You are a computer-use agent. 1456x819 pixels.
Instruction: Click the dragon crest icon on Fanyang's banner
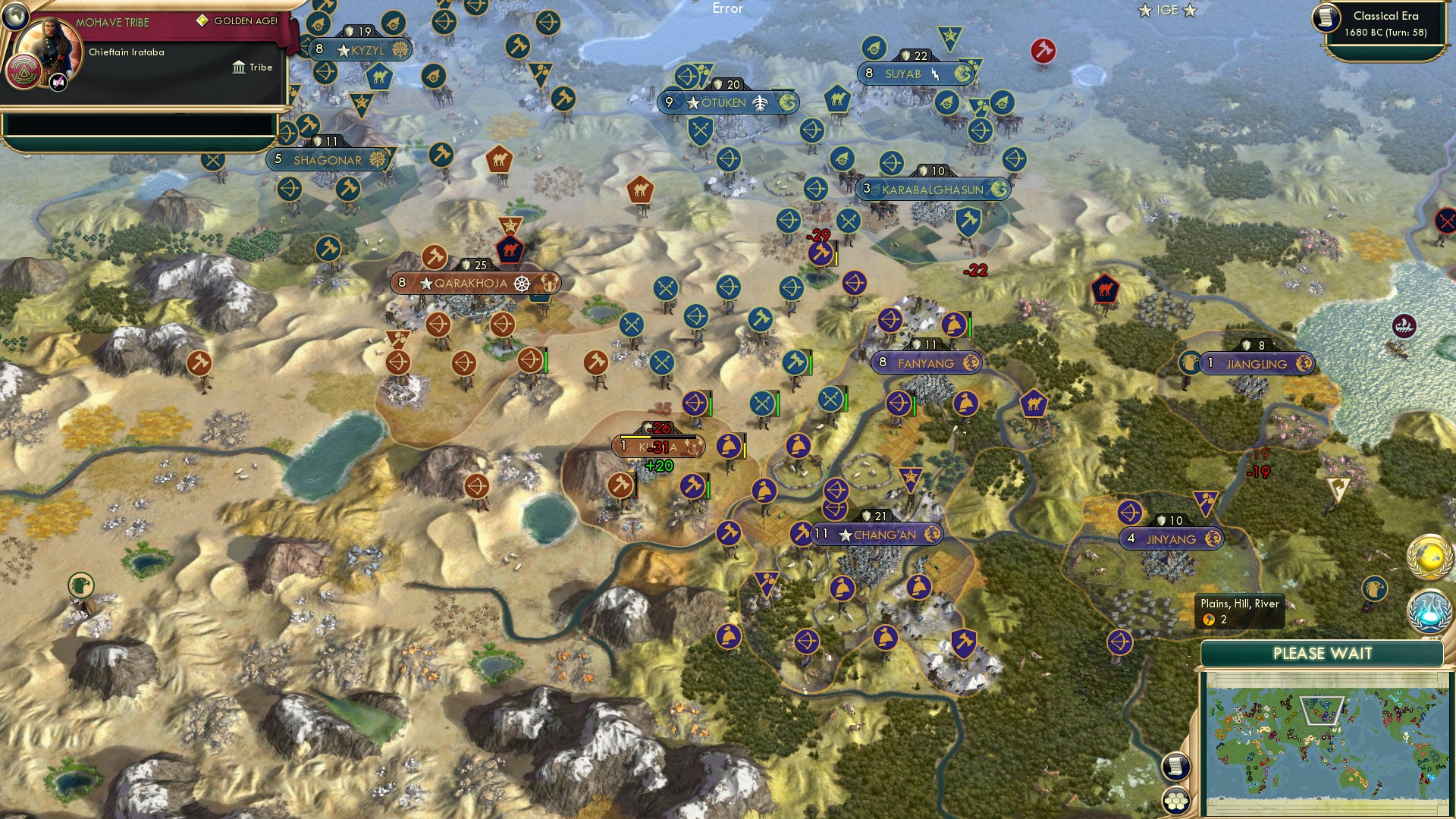[x=971, y=362]
